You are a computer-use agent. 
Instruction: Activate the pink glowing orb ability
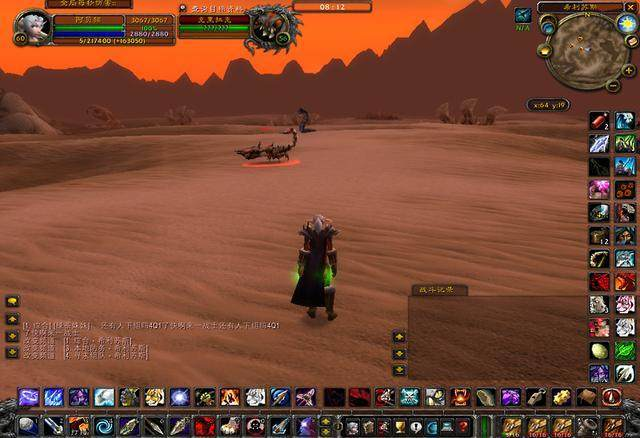(x=599, y=189)
